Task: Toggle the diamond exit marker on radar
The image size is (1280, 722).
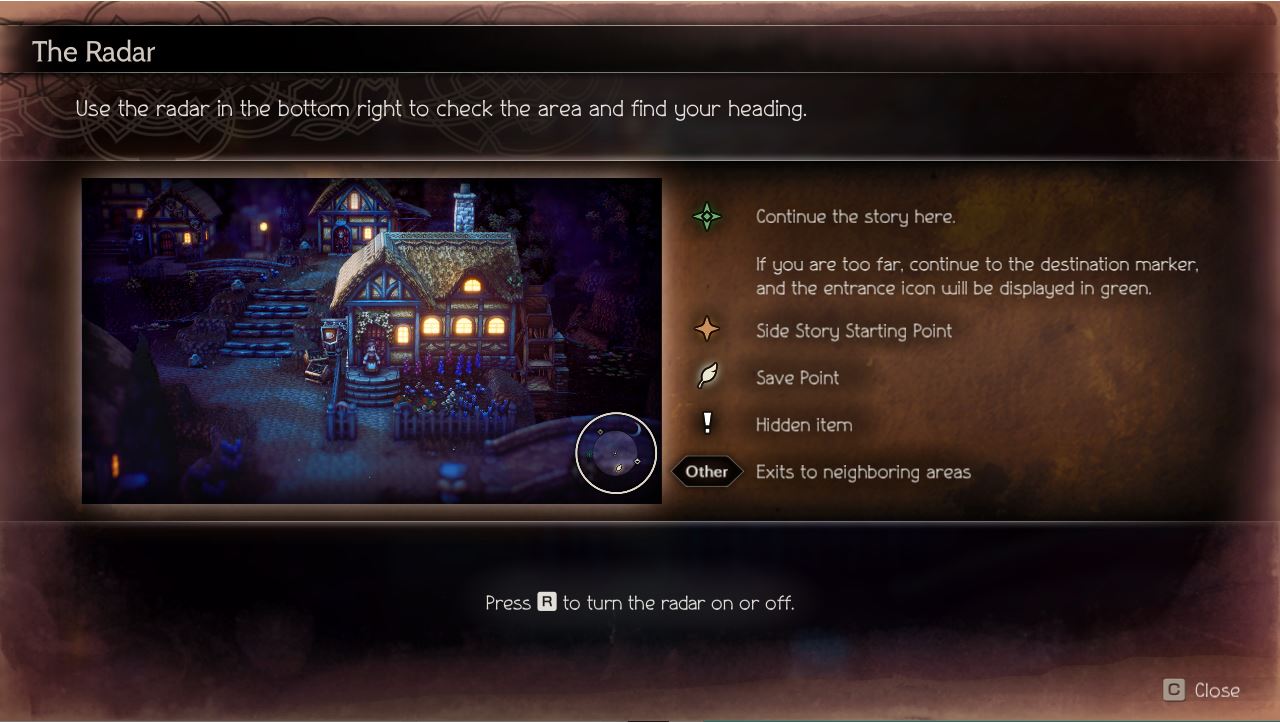Action: (637, 461)
